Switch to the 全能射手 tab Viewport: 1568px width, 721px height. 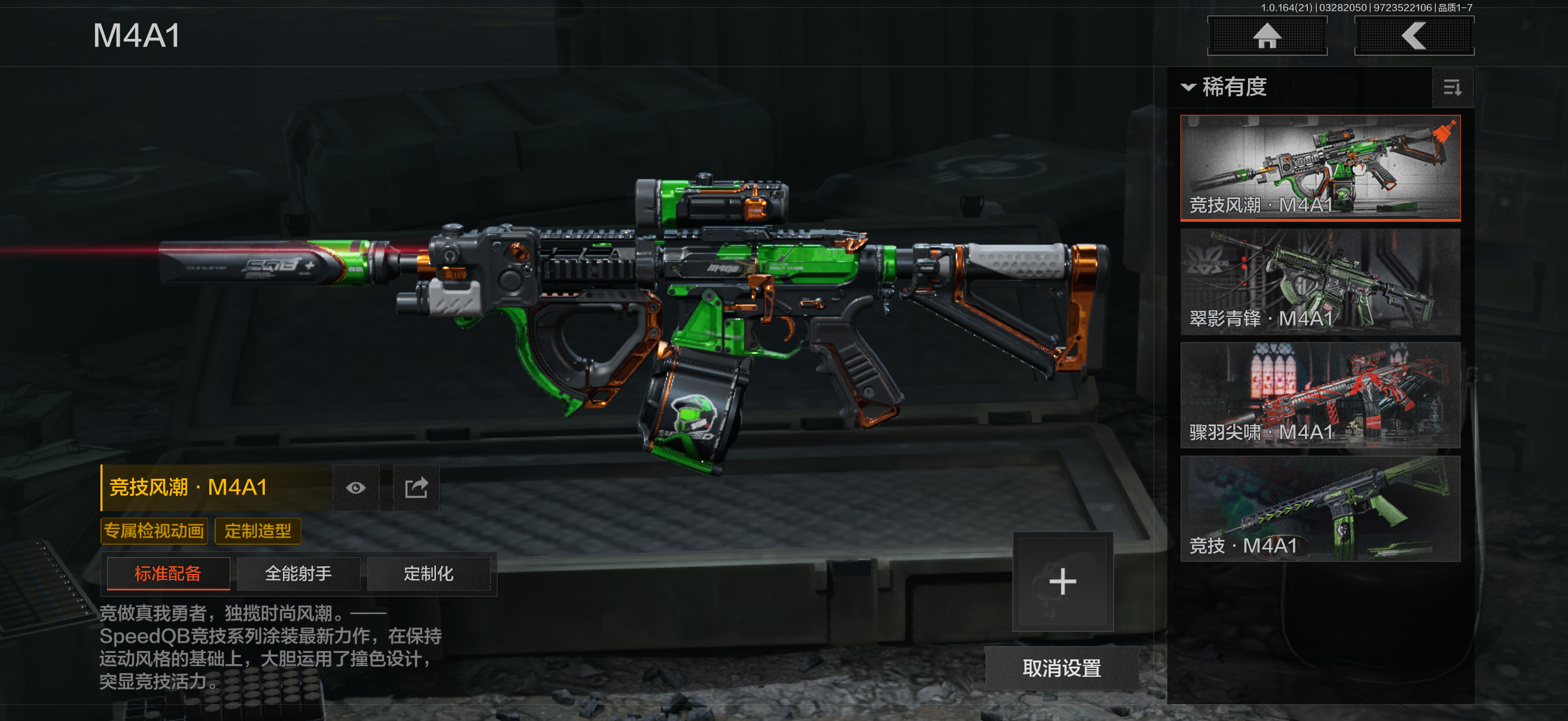298,574
